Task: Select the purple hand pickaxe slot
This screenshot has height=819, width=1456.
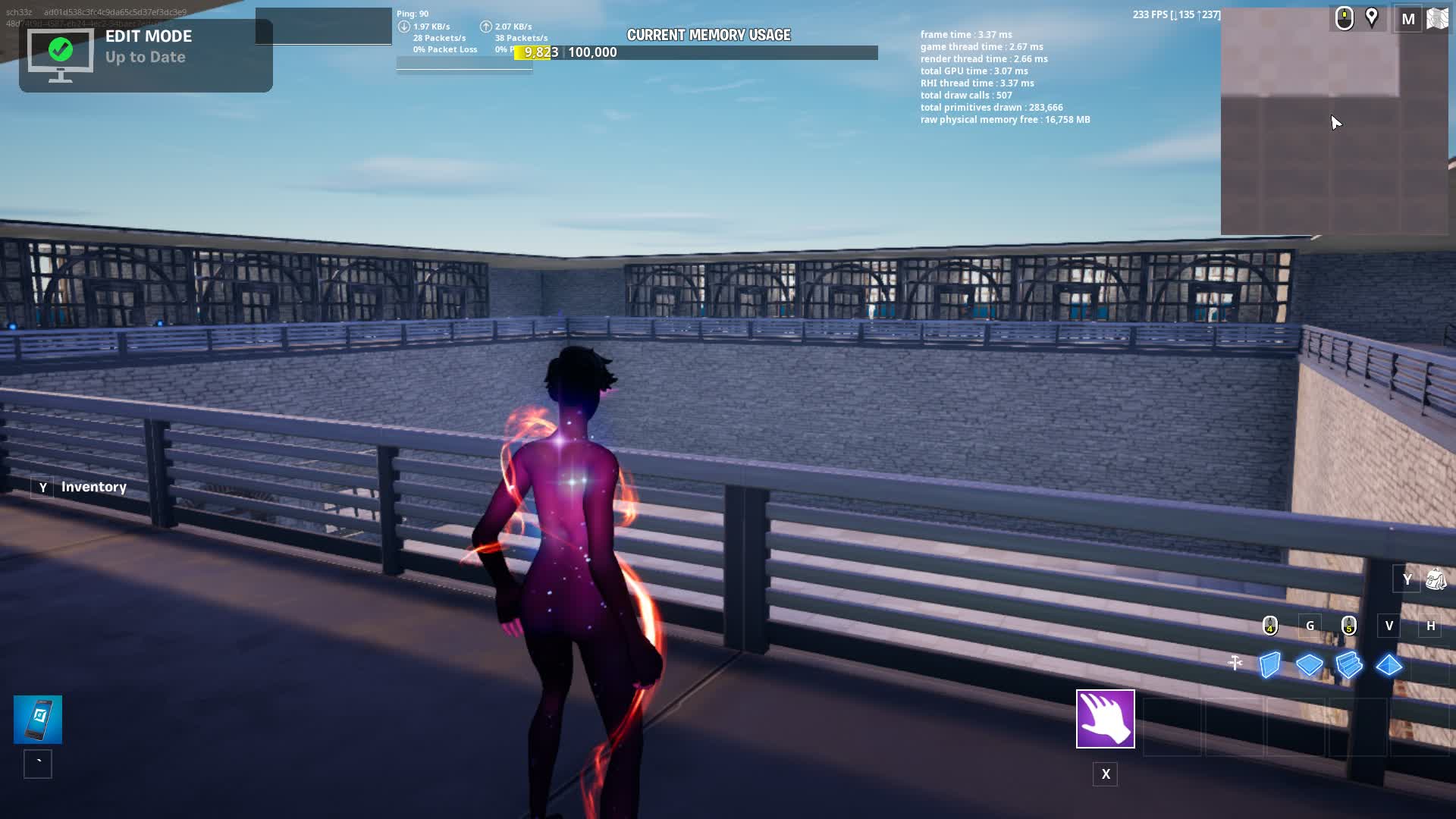Action: pos(1105,718)
